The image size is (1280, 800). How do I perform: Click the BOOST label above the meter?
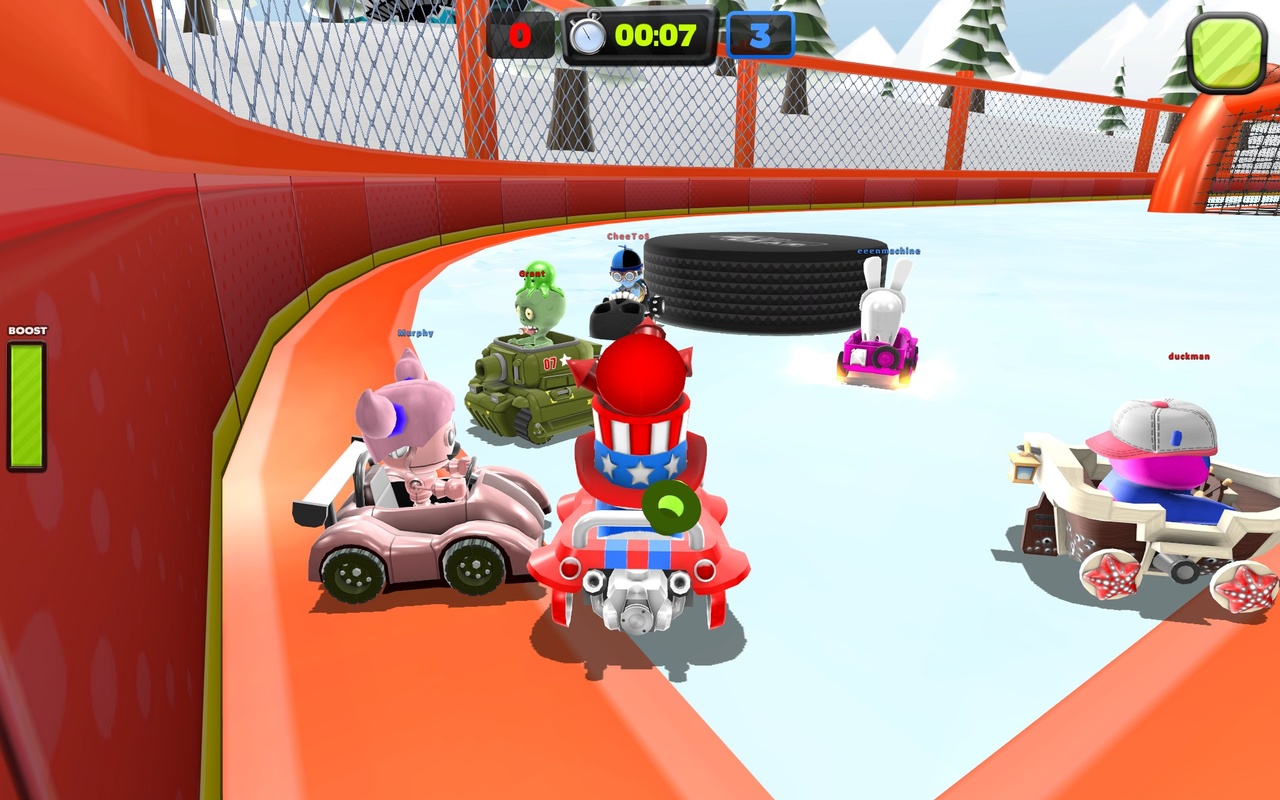click(x=27, y=329)
